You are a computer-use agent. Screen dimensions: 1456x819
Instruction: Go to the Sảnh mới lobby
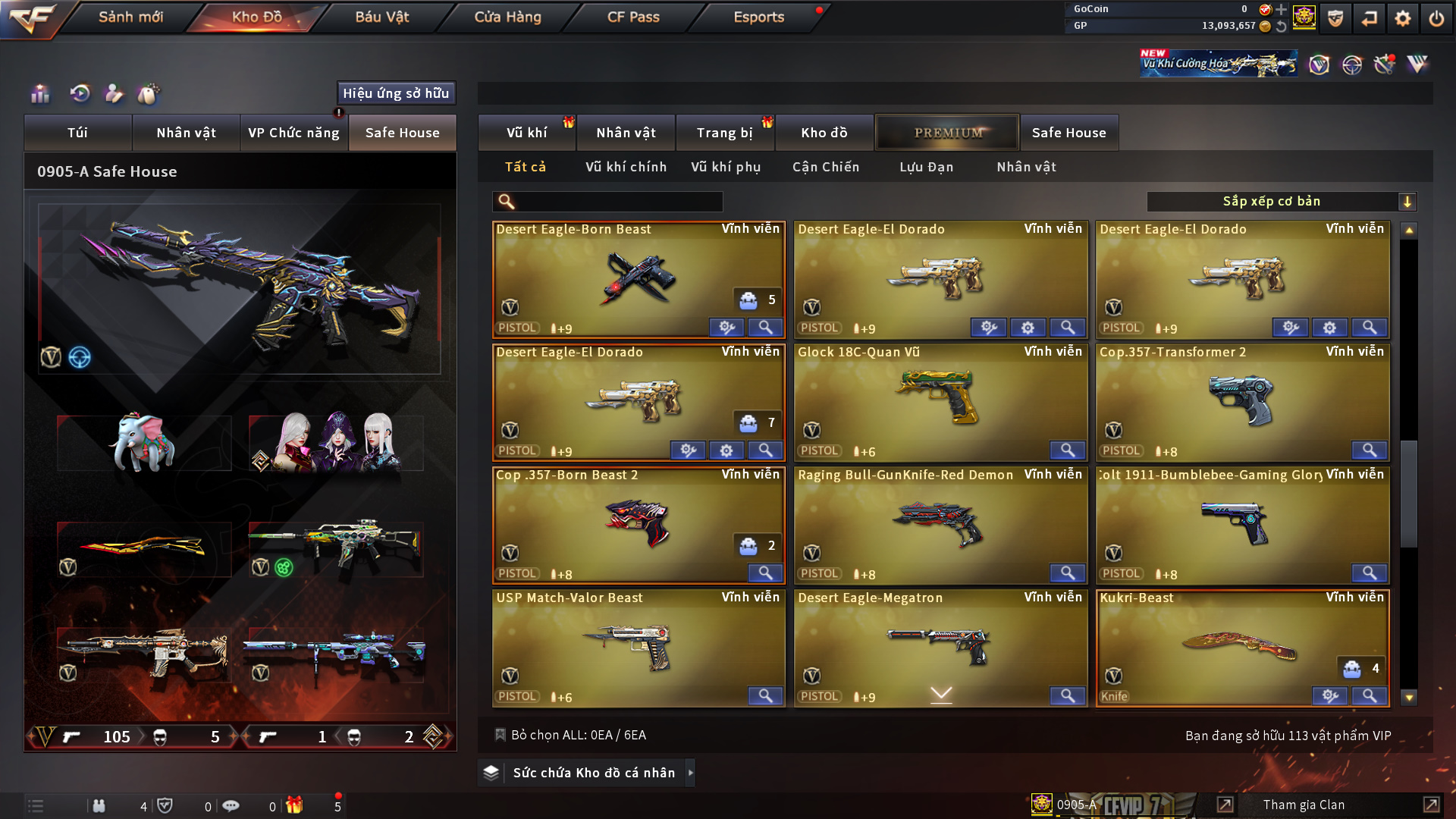[130, 17]
